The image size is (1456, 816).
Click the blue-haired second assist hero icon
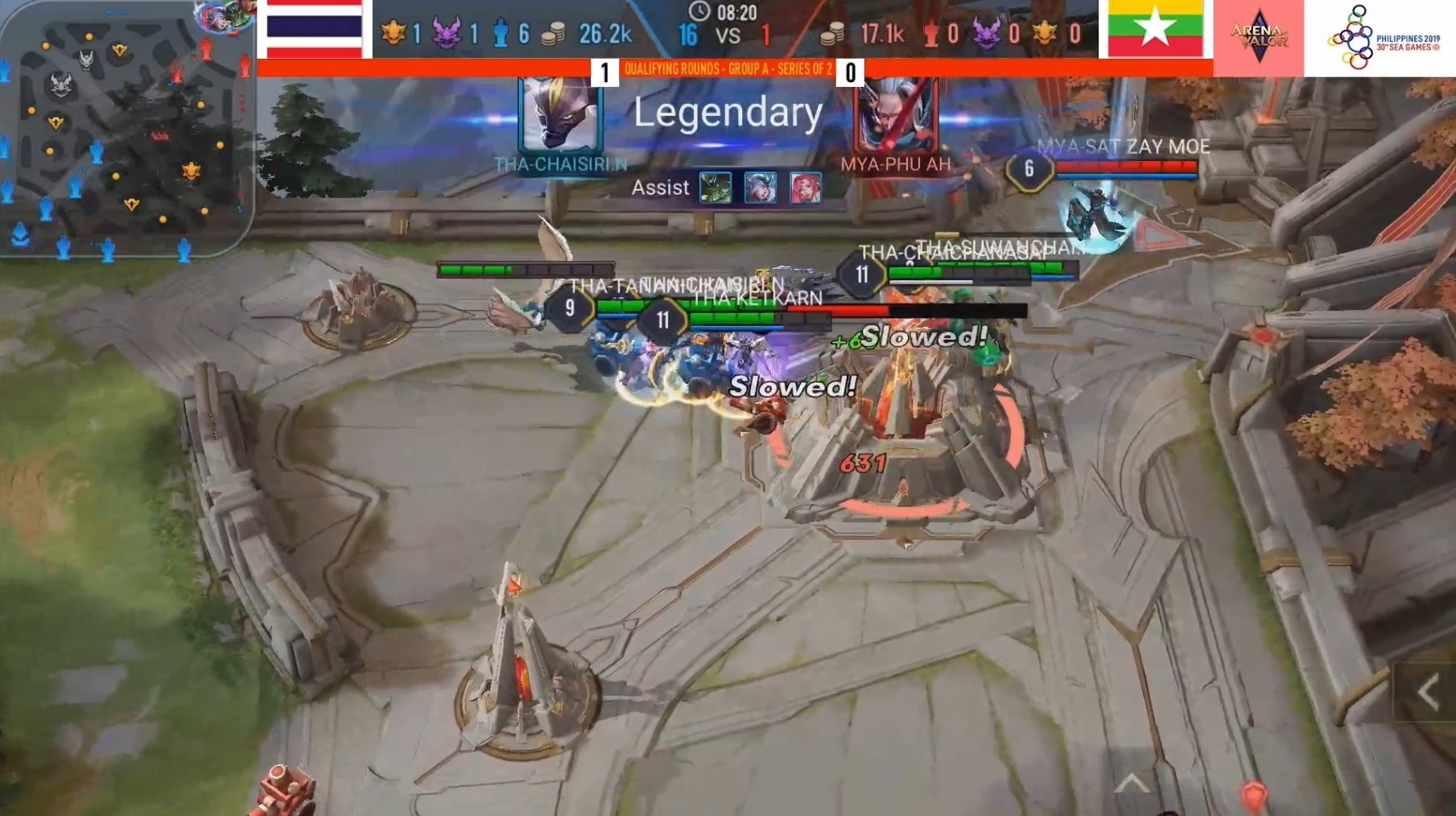click(x=760, y=188)
